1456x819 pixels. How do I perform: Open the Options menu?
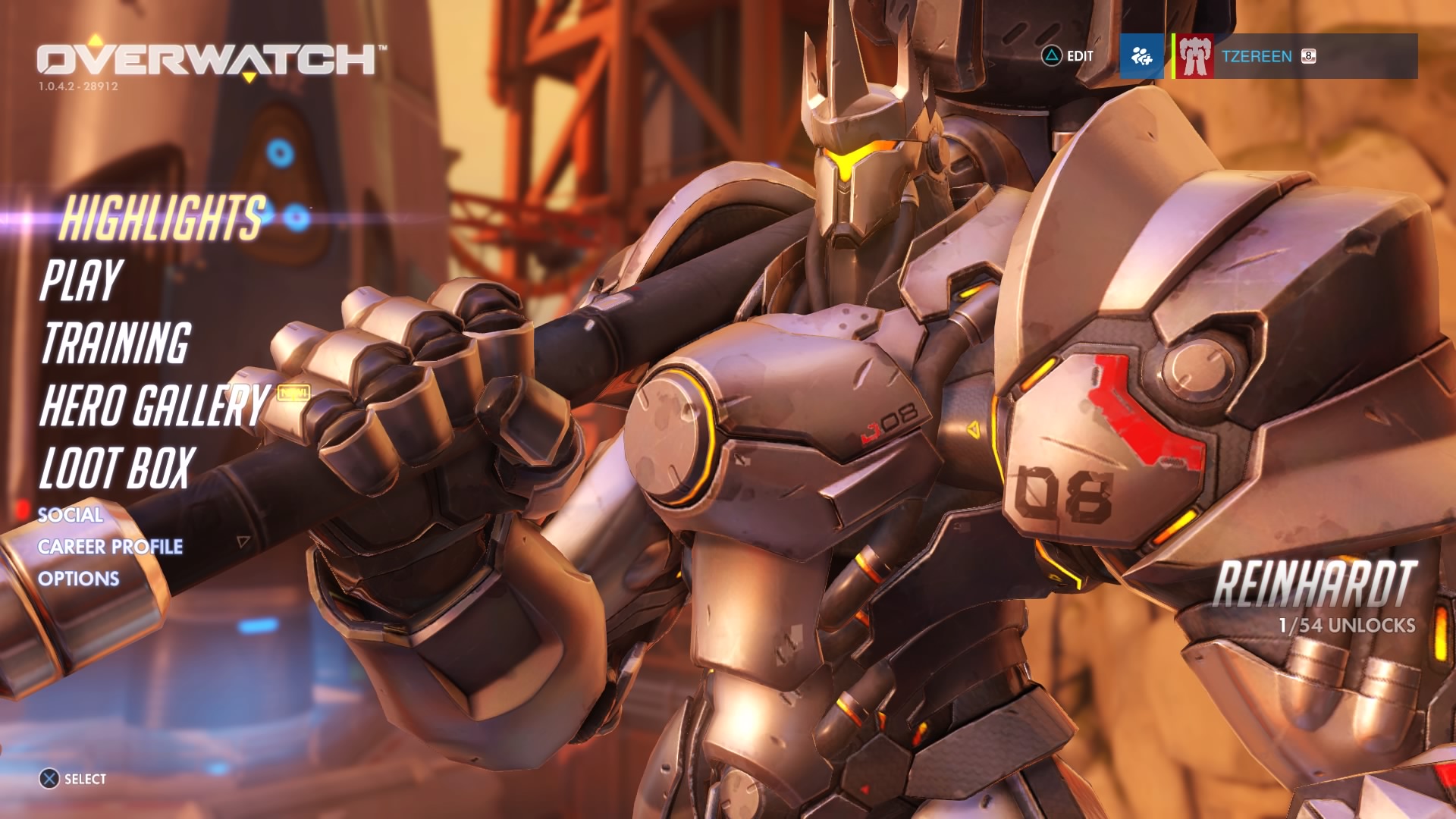(x=79, y=579)
